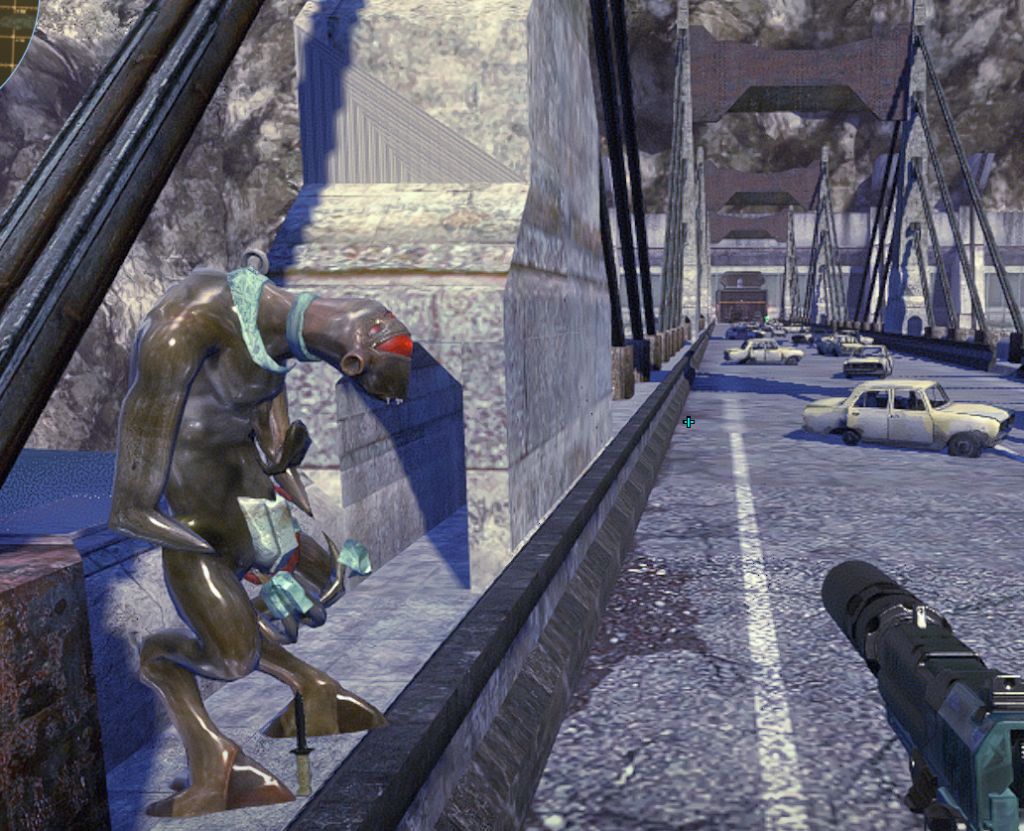Click the circular grid radar minimap

[14, 32]
